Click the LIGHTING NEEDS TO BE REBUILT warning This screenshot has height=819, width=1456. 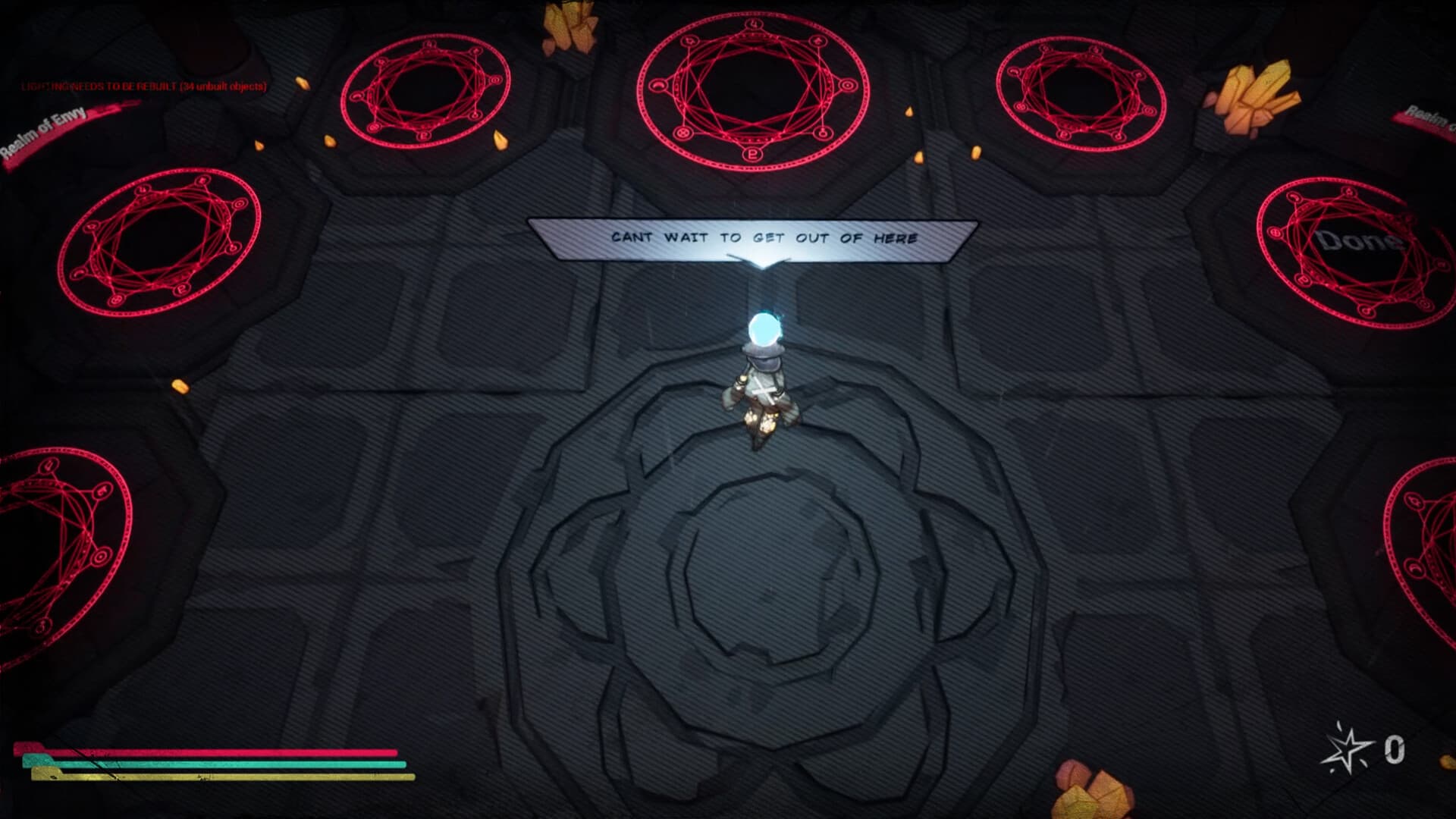pos(143,87)
